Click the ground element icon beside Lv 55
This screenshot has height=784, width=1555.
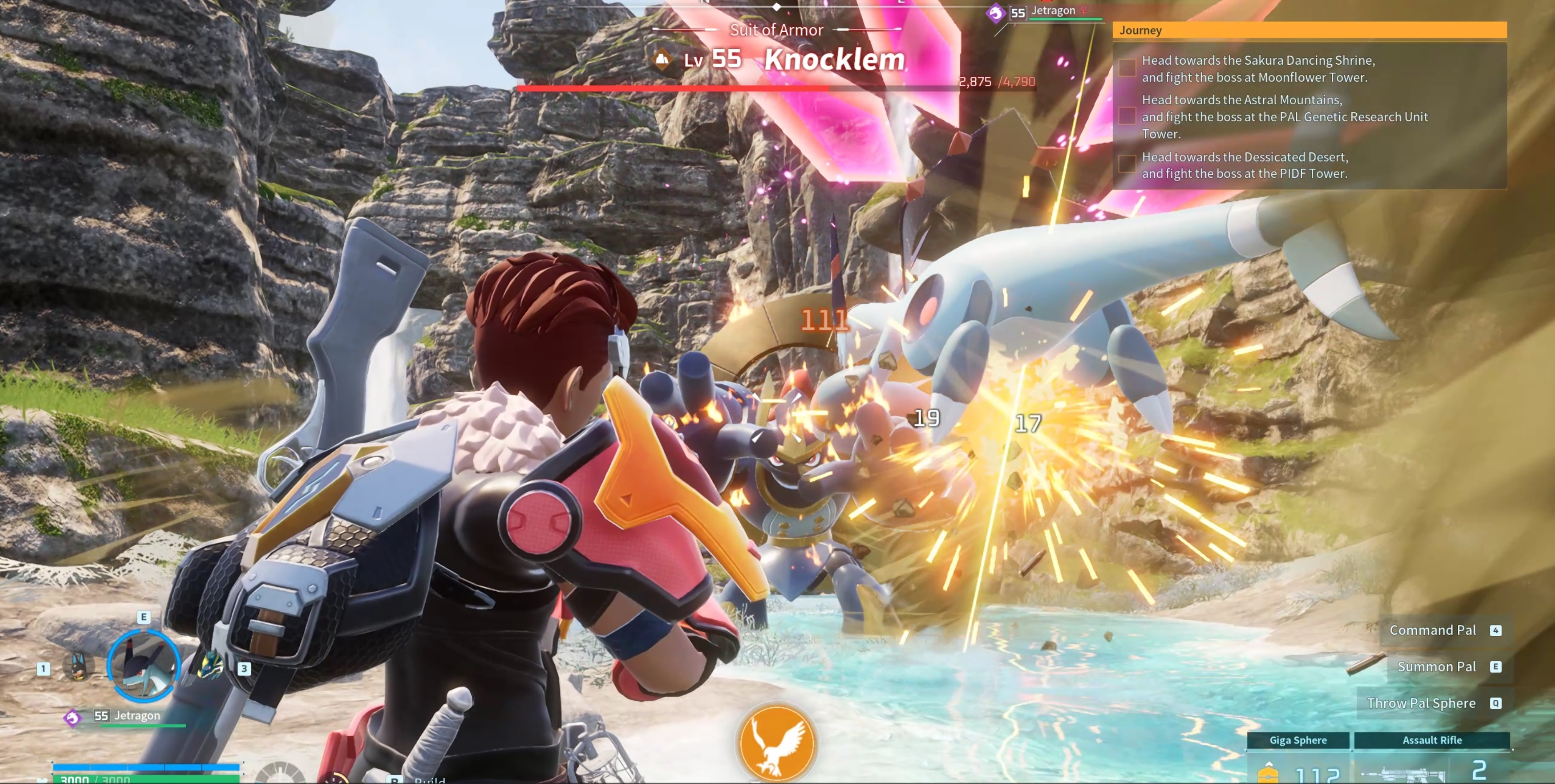pyautogui.click(x=662, y=59)
